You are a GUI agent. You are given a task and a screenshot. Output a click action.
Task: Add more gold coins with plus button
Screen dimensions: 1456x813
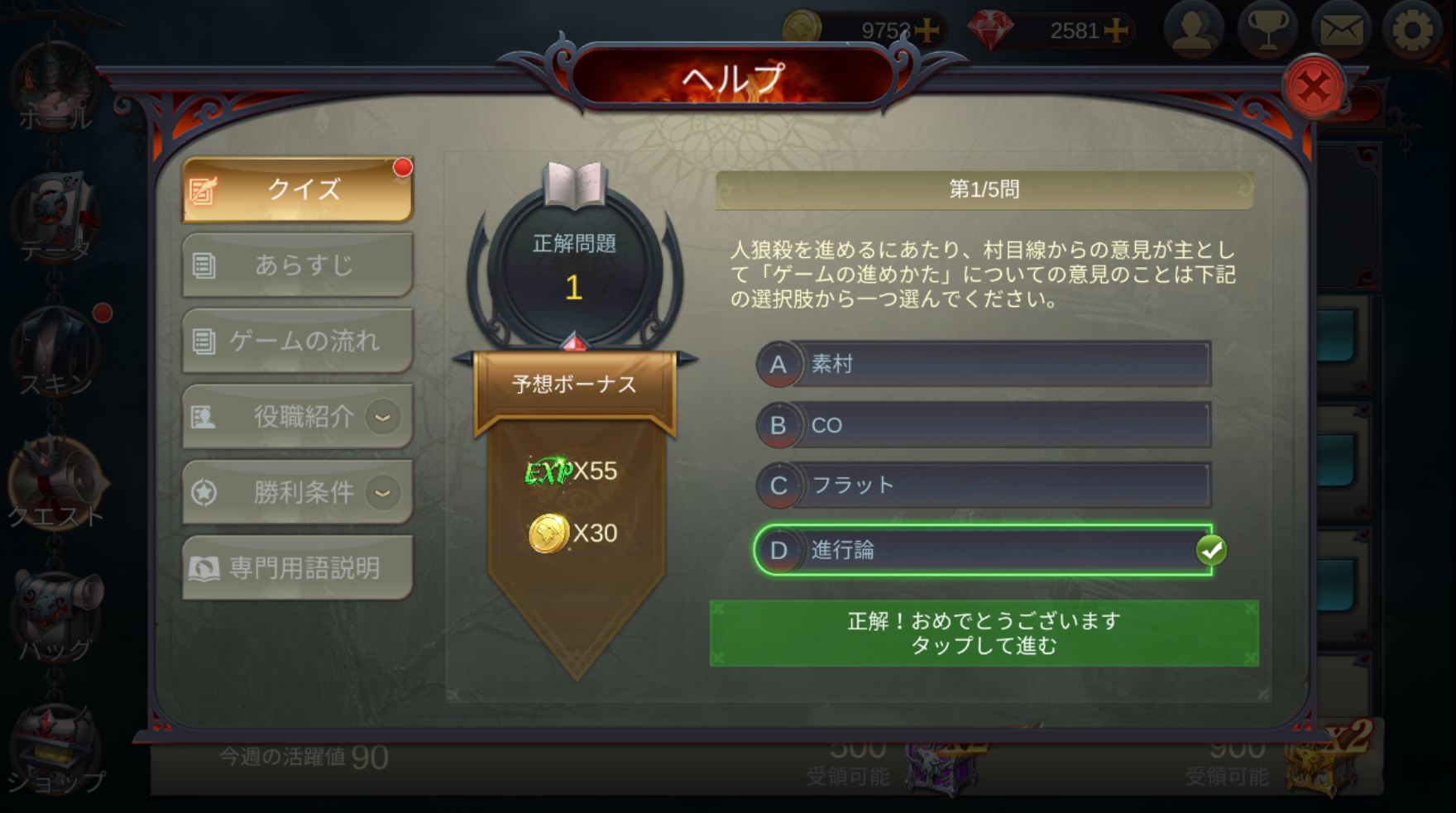927,31
